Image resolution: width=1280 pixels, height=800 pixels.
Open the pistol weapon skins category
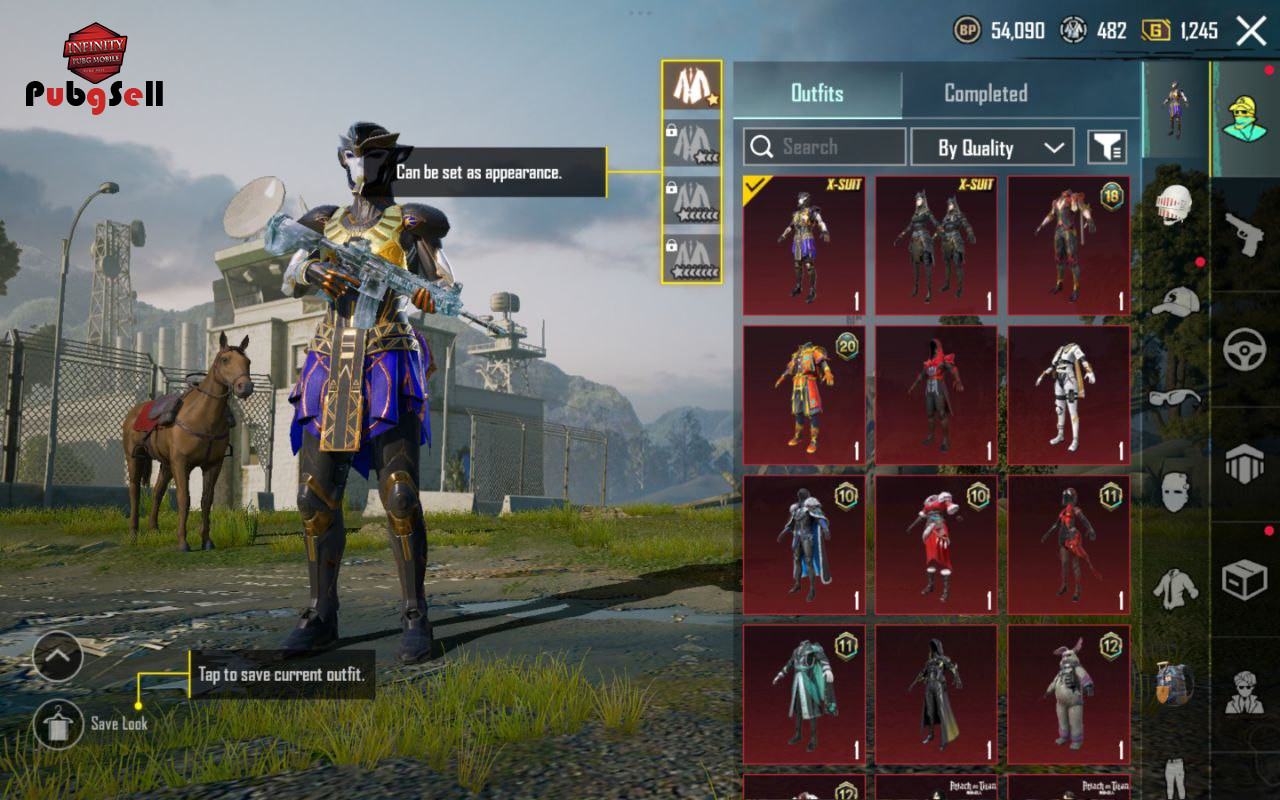(1244, 236)
